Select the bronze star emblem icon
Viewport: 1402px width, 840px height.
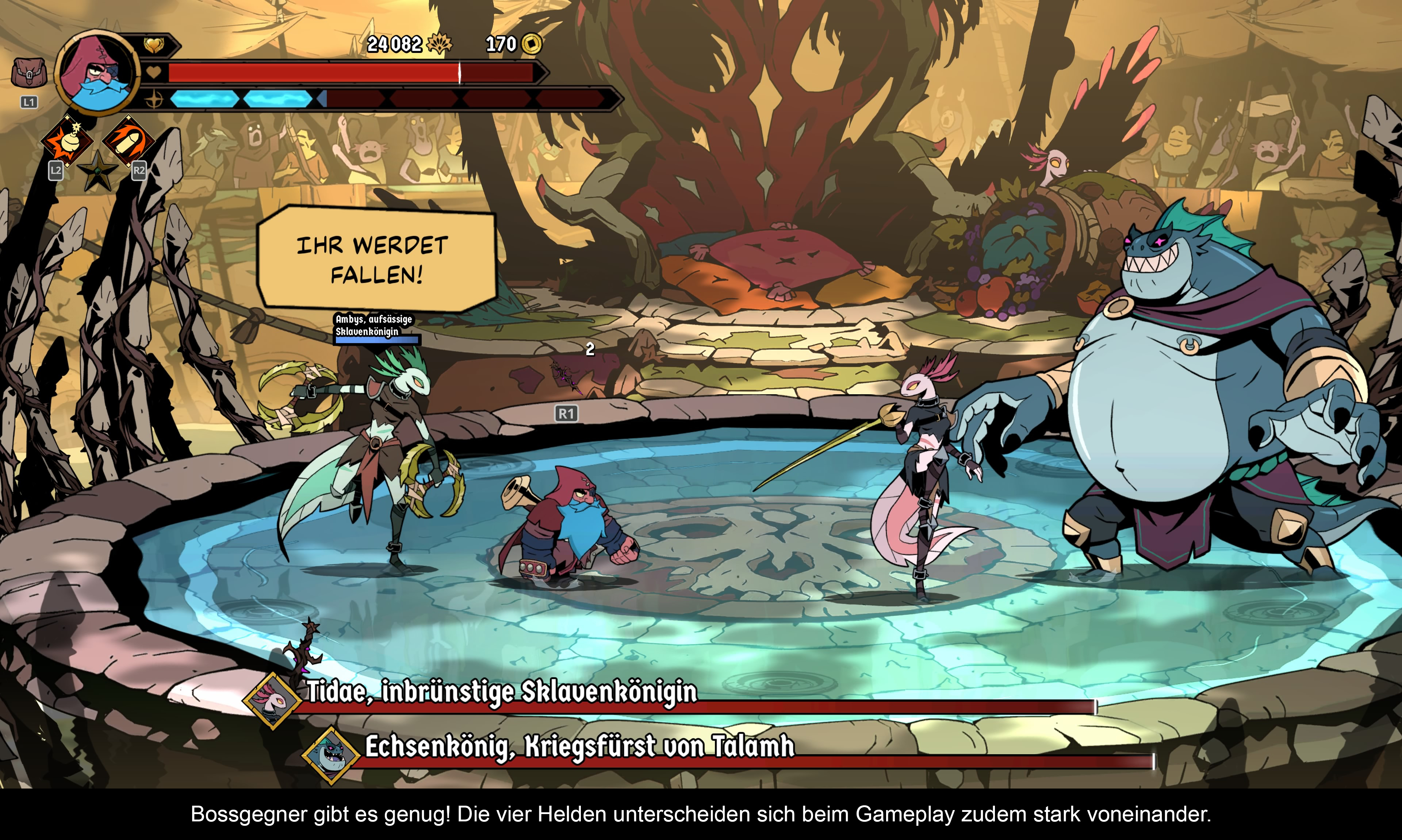coord(97,170)
